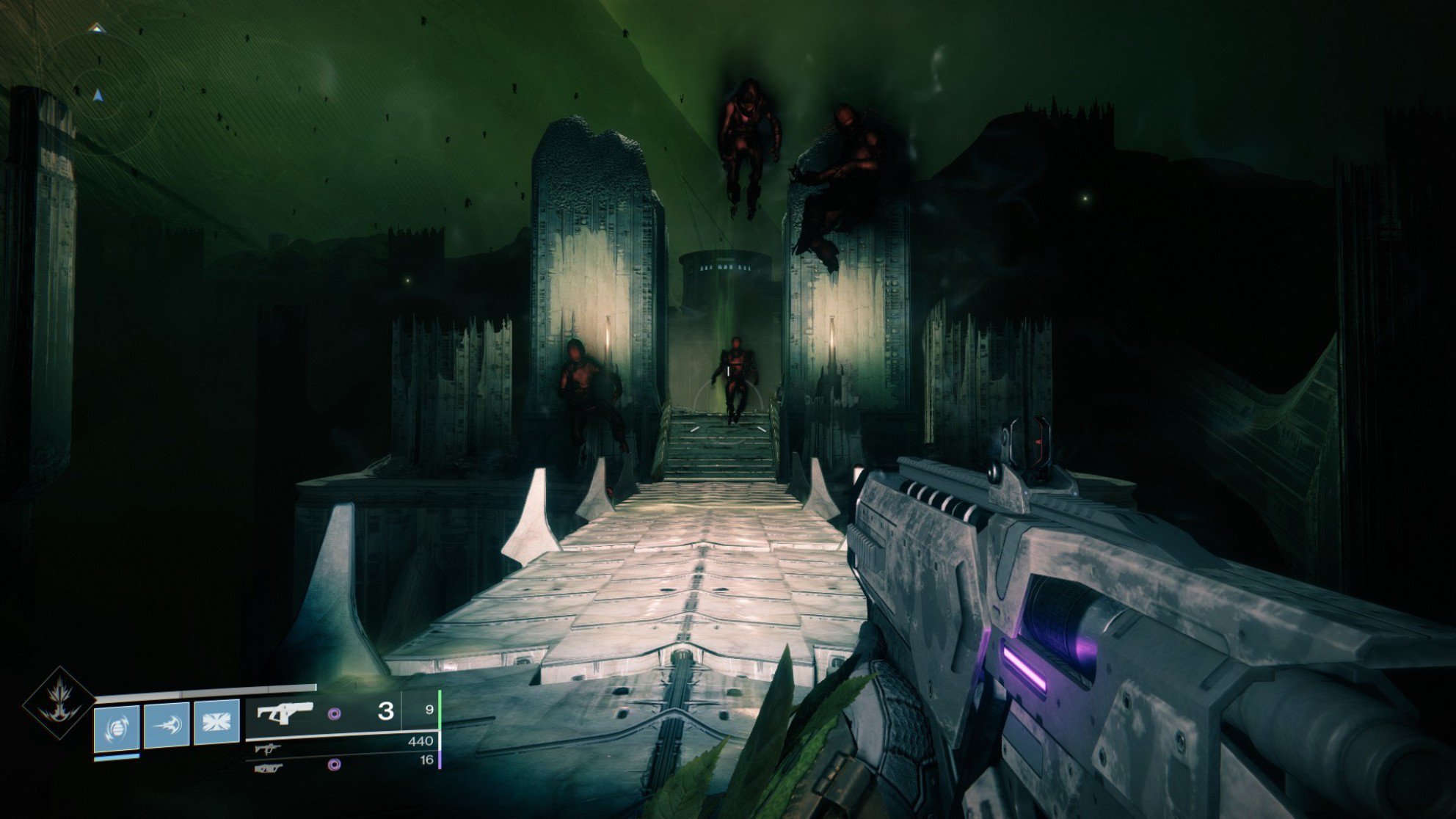Select the heavy weapon with 16 ammo

[269, 768]
